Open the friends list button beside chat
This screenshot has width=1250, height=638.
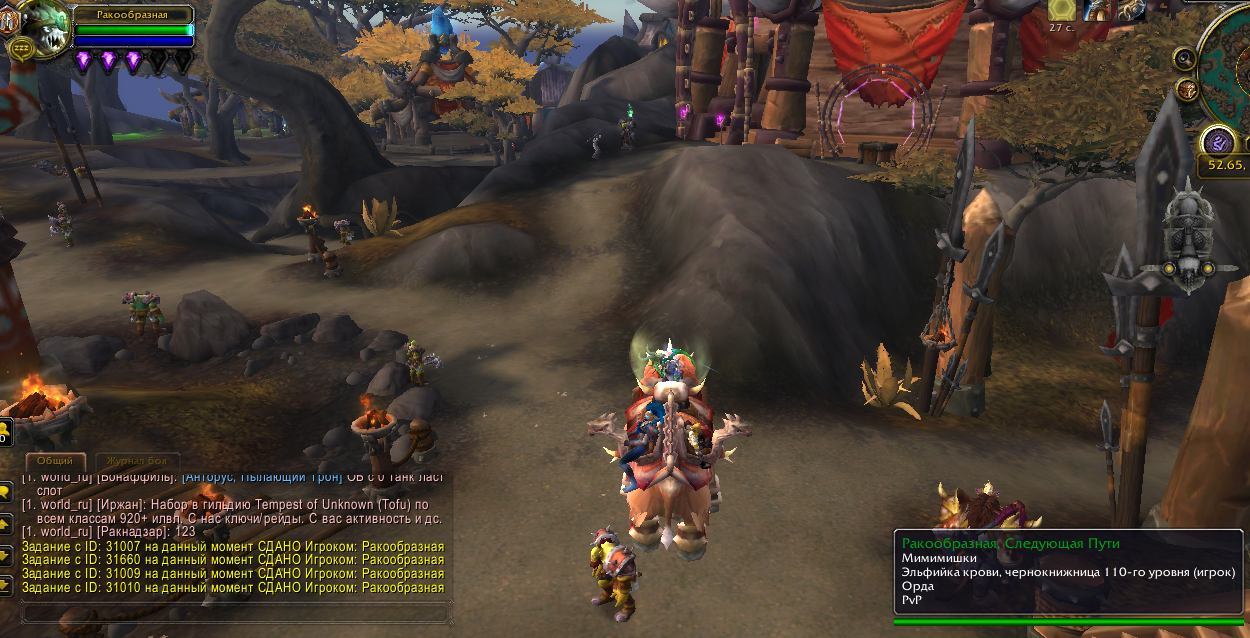pyautogui.click(x=4, y=433)
